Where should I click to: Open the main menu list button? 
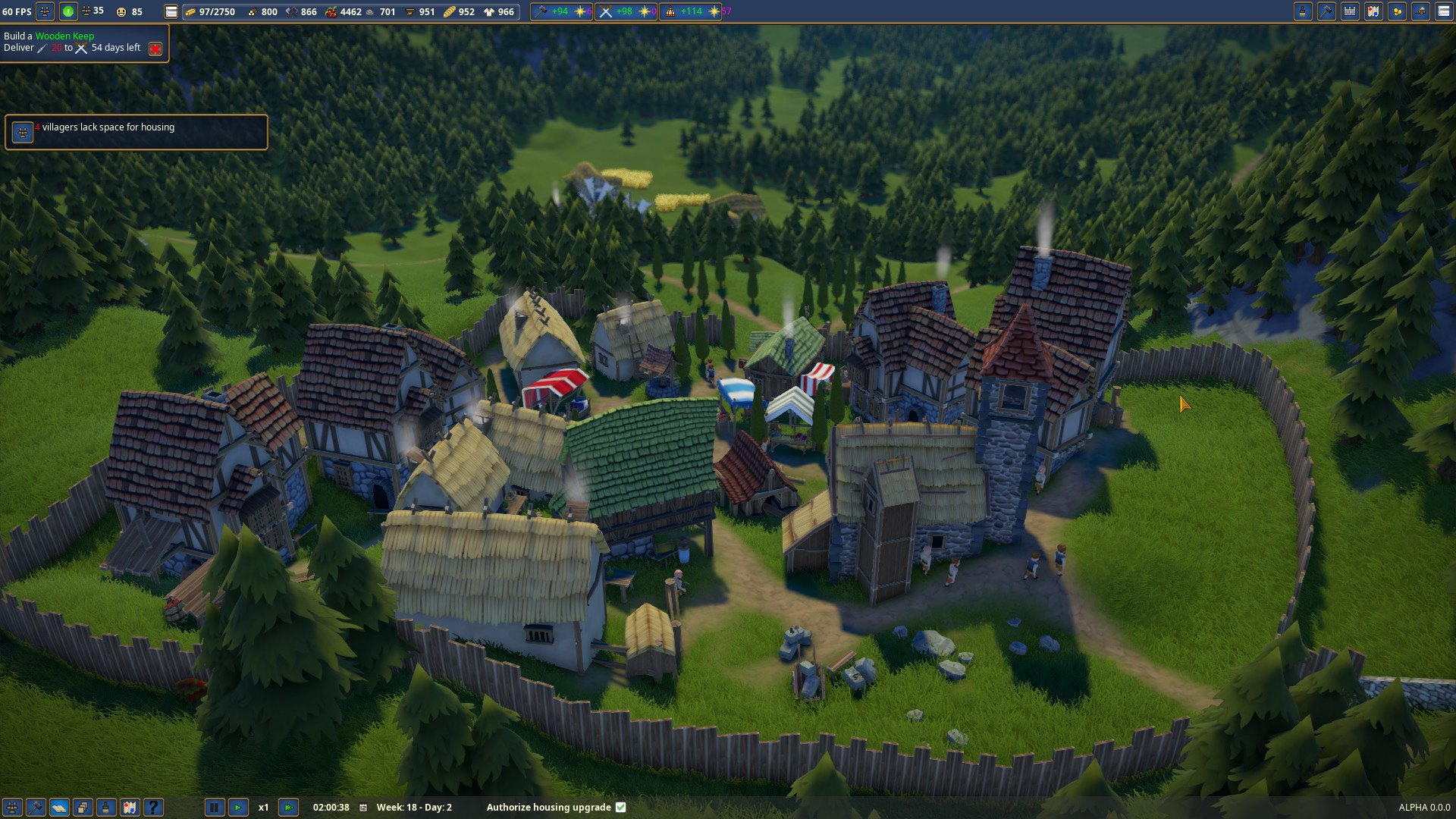1444,11
